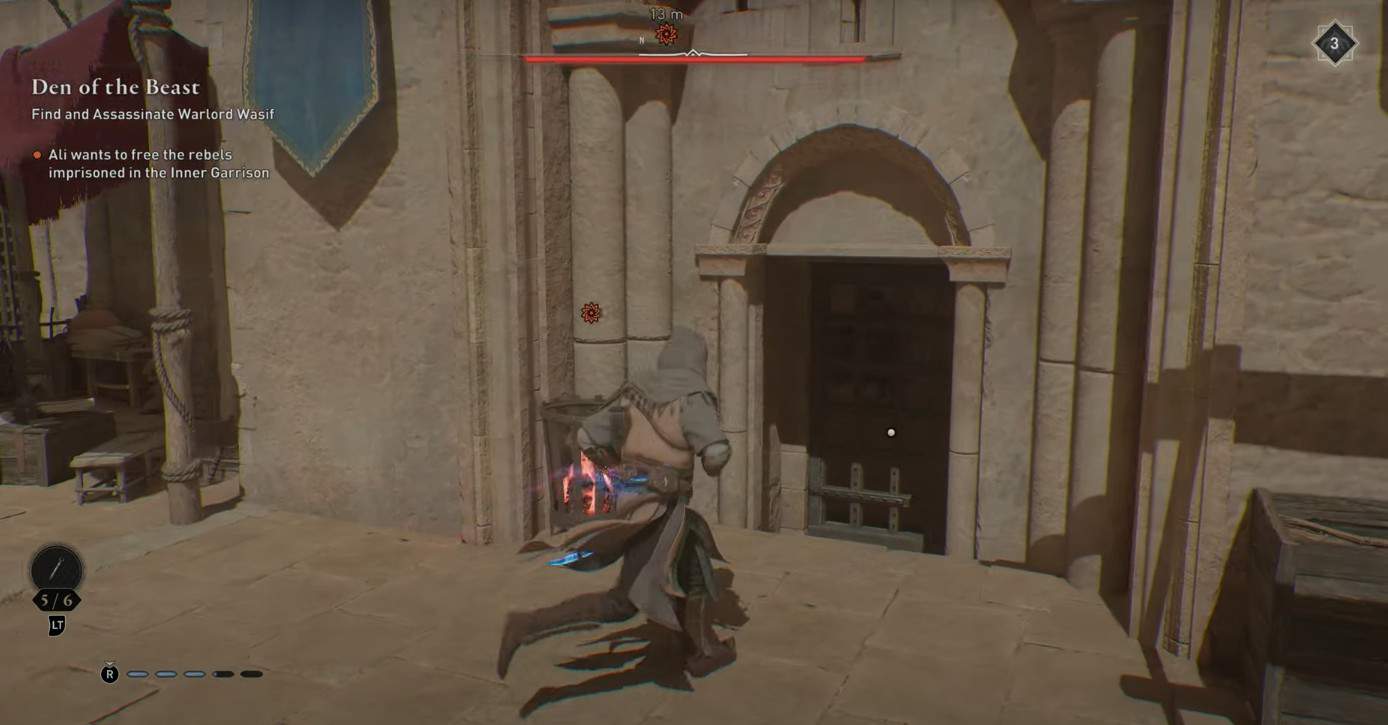Click the red assassination marker on the pillar
Image resolution: width=1388 pixels, height=725 pixels.
(589, 314)
